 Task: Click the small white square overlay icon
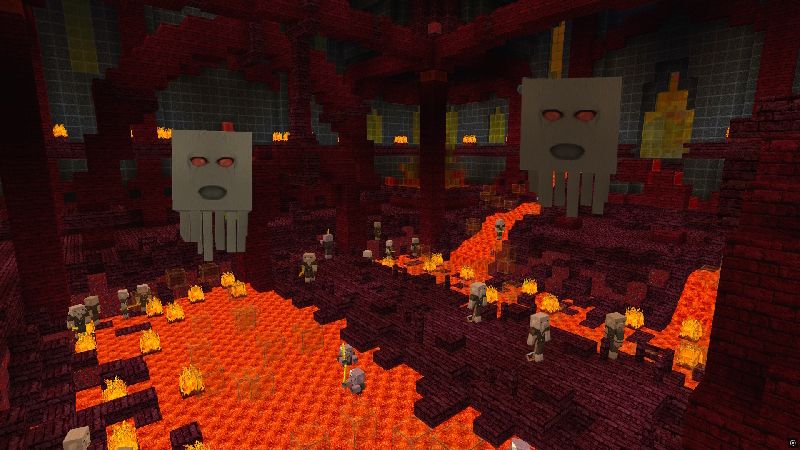coord(792,442)
